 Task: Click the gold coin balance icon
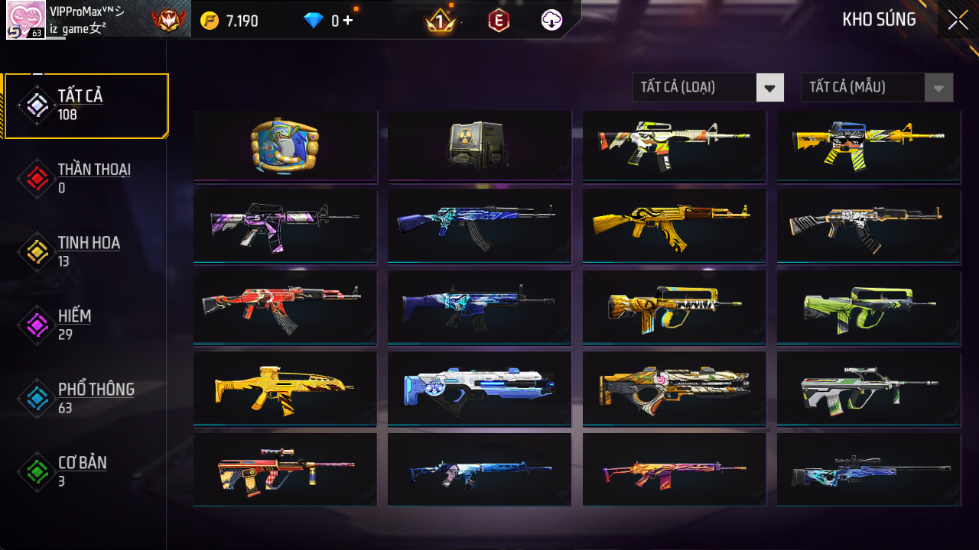(209, 20)
